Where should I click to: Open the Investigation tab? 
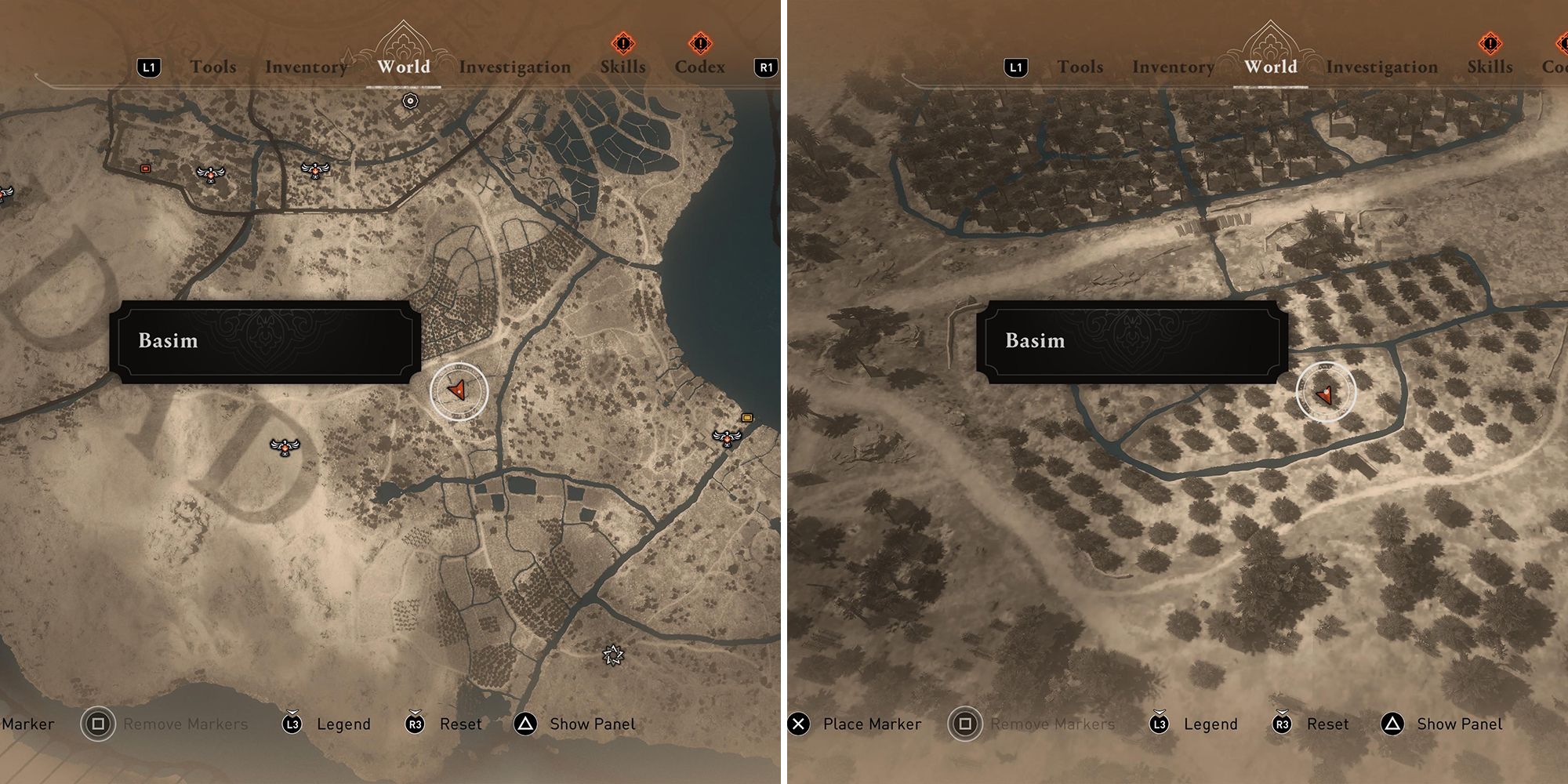pyautogui.click(x=515, y=67)
